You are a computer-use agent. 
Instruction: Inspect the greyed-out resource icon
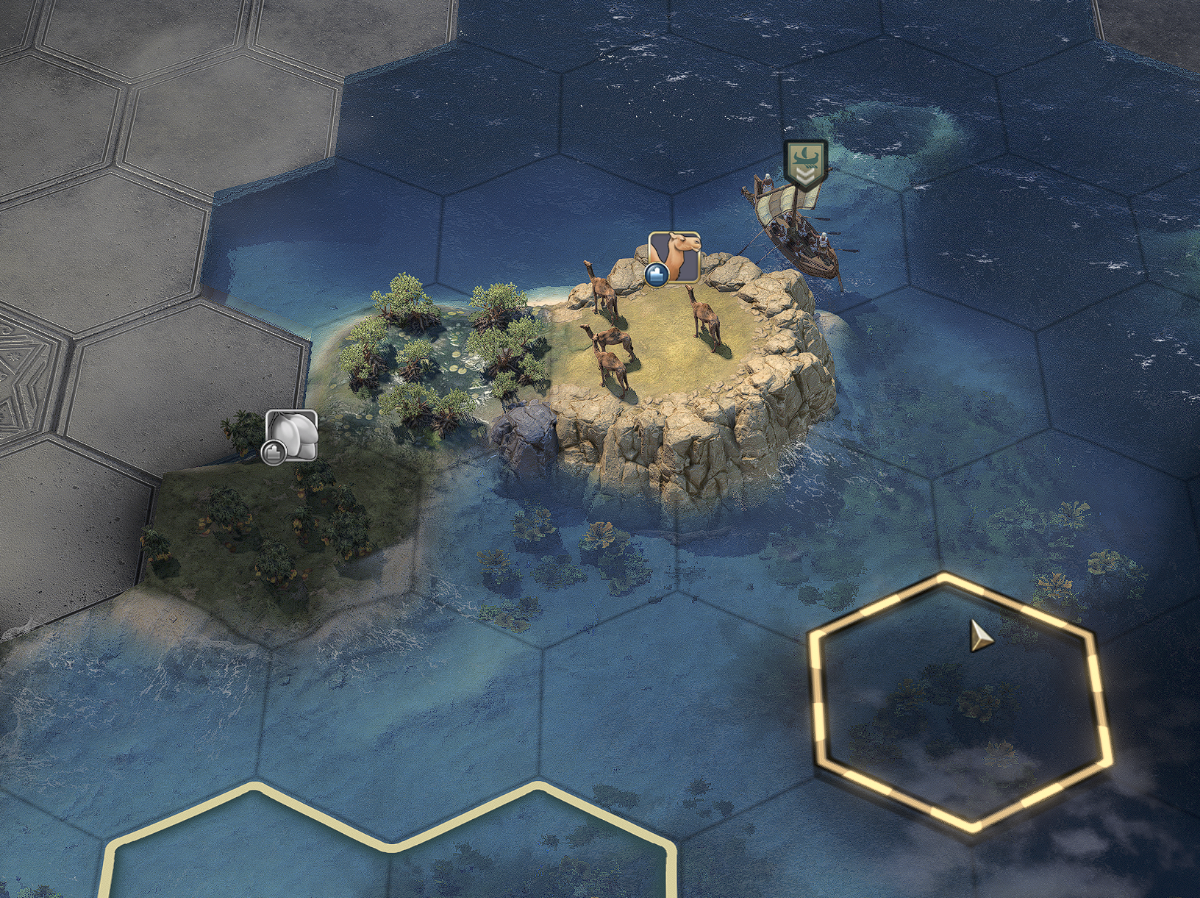coord(291,436)
